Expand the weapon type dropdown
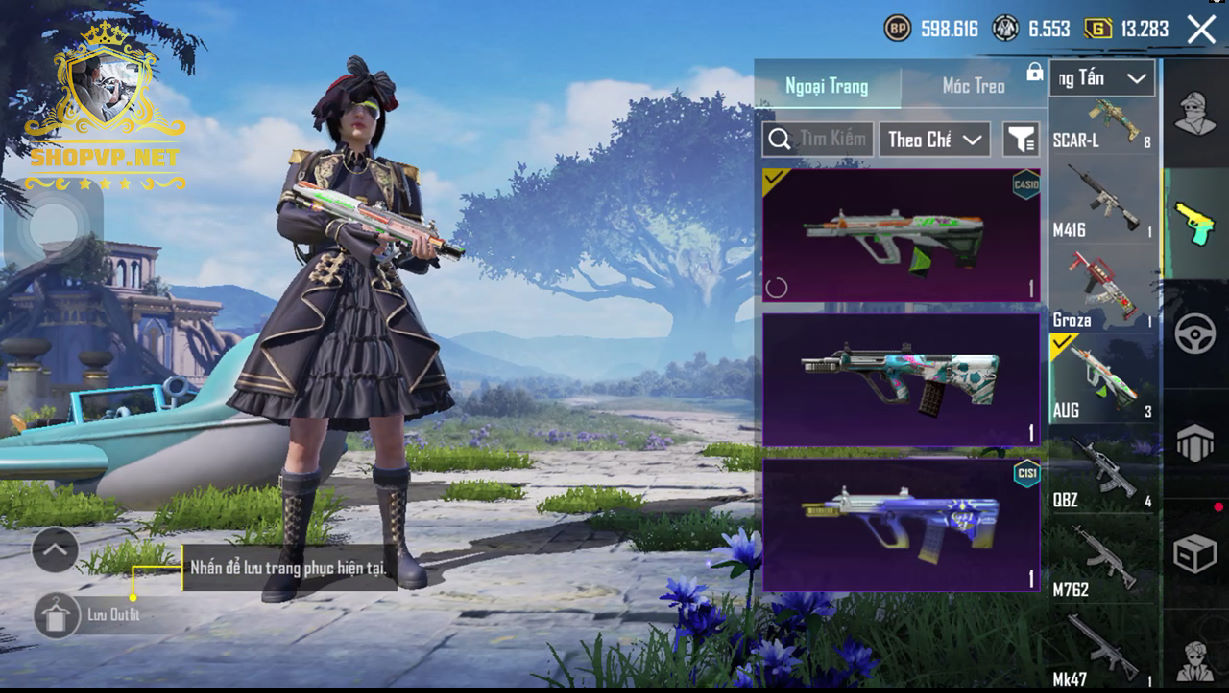Viewport: 1229px width, 693px height. [x=1103, y=78]
